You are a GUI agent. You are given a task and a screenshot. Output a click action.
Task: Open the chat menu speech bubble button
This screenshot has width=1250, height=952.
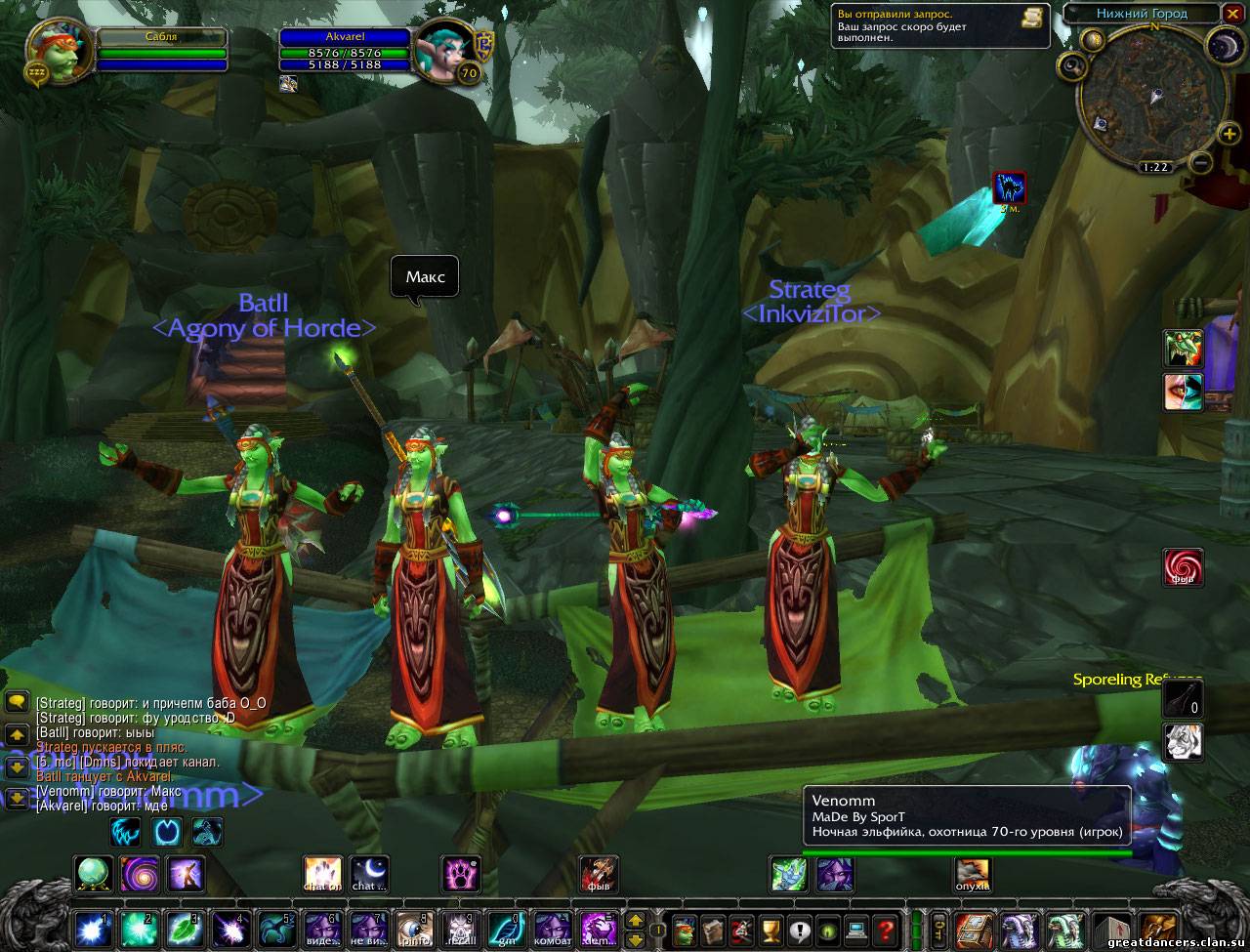pyautogui.click(x=16, y=702)
